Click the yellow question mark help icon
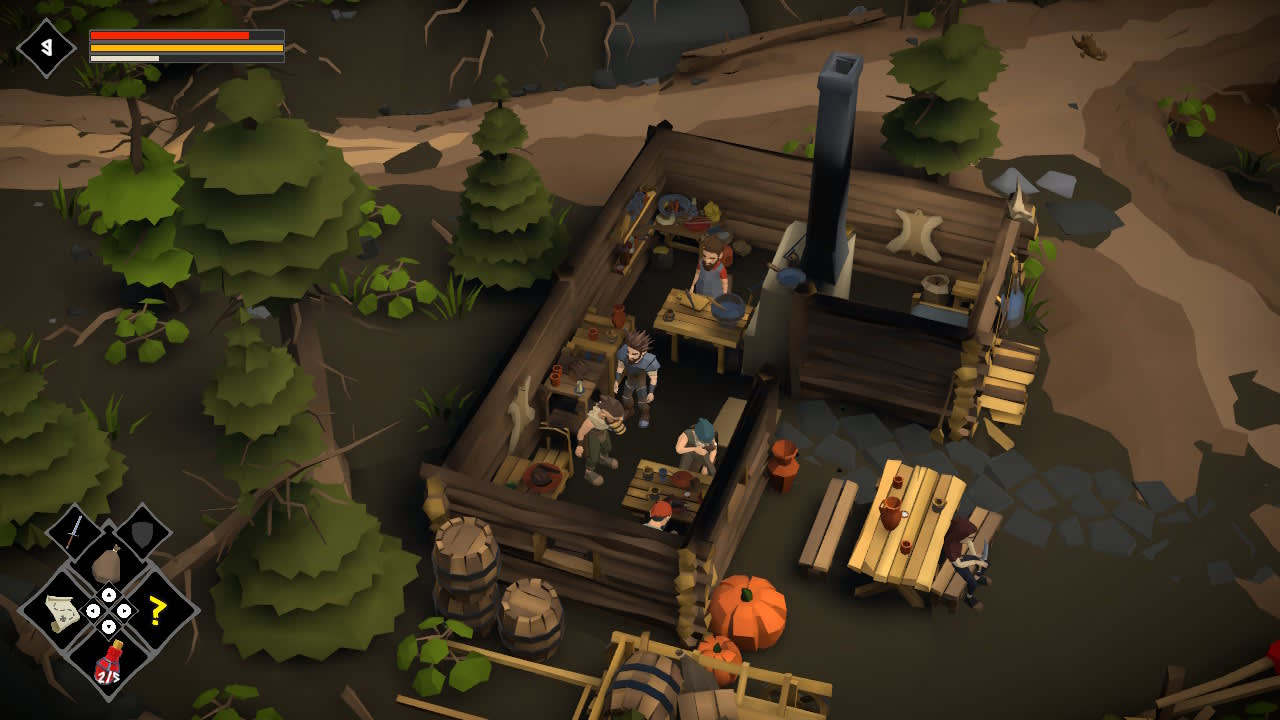The width and height of the screenshot is (1280, 720). point(156,611)
